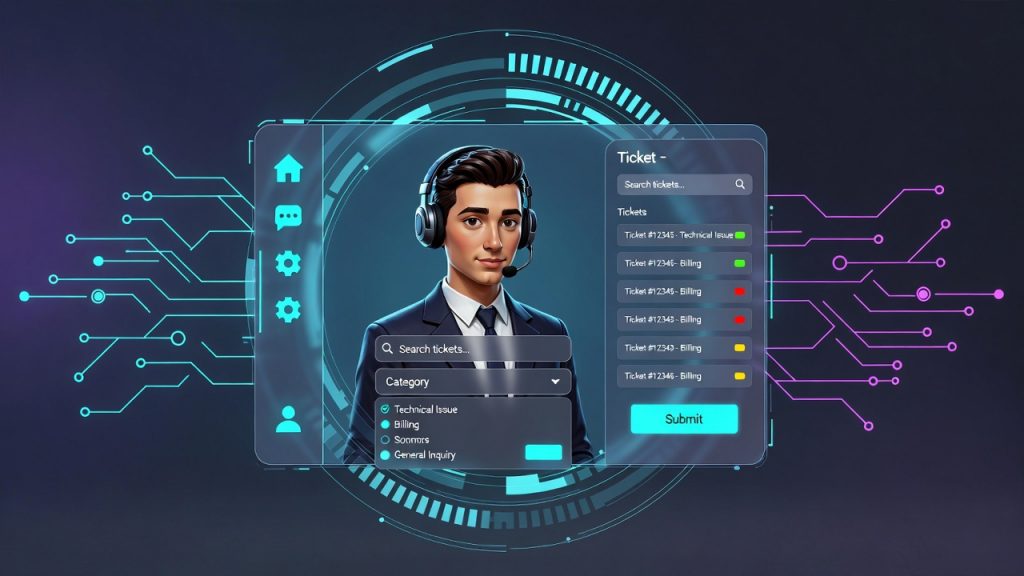Select the General Inquiry category option

click(385, 455)
